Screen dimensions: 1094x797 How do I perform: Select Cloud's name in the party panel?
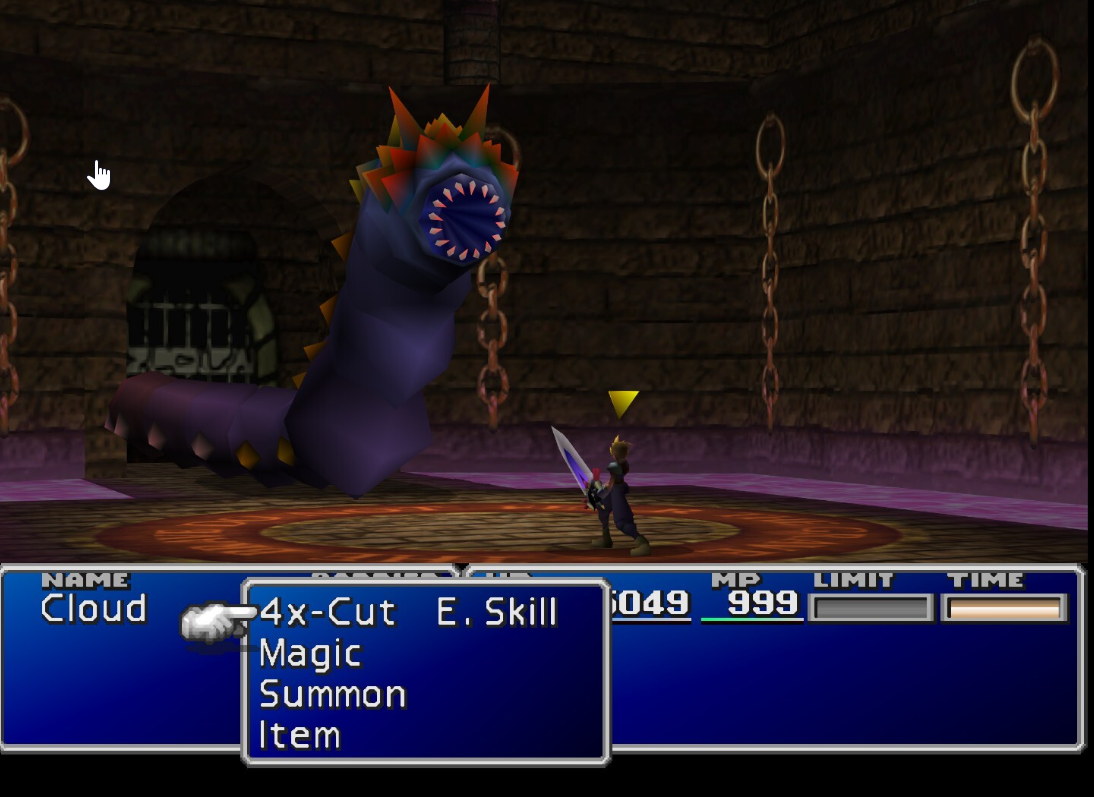(94, 608)
